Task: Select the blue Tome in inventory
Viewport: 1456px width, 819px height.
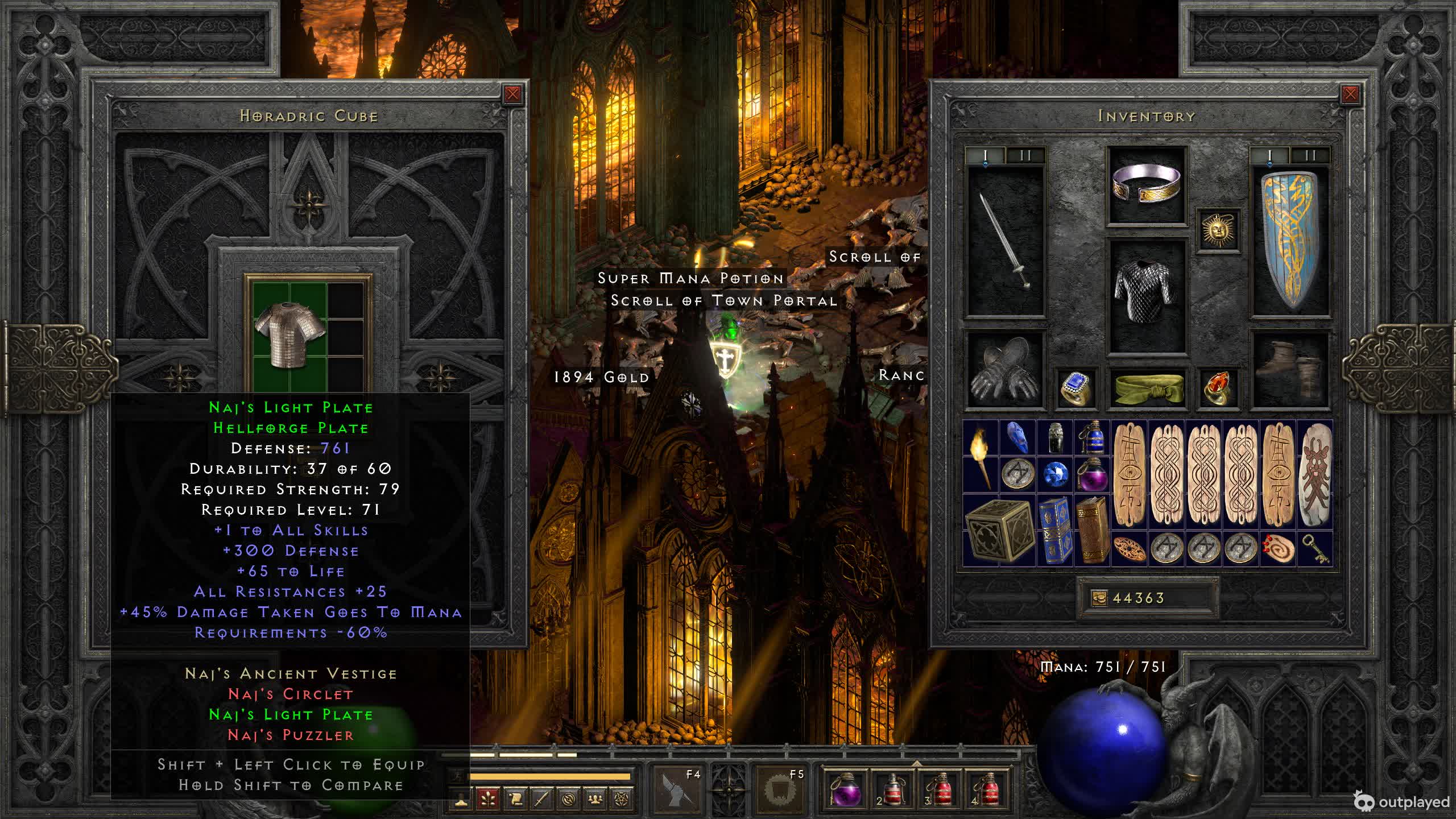Action: (1055, 531)
